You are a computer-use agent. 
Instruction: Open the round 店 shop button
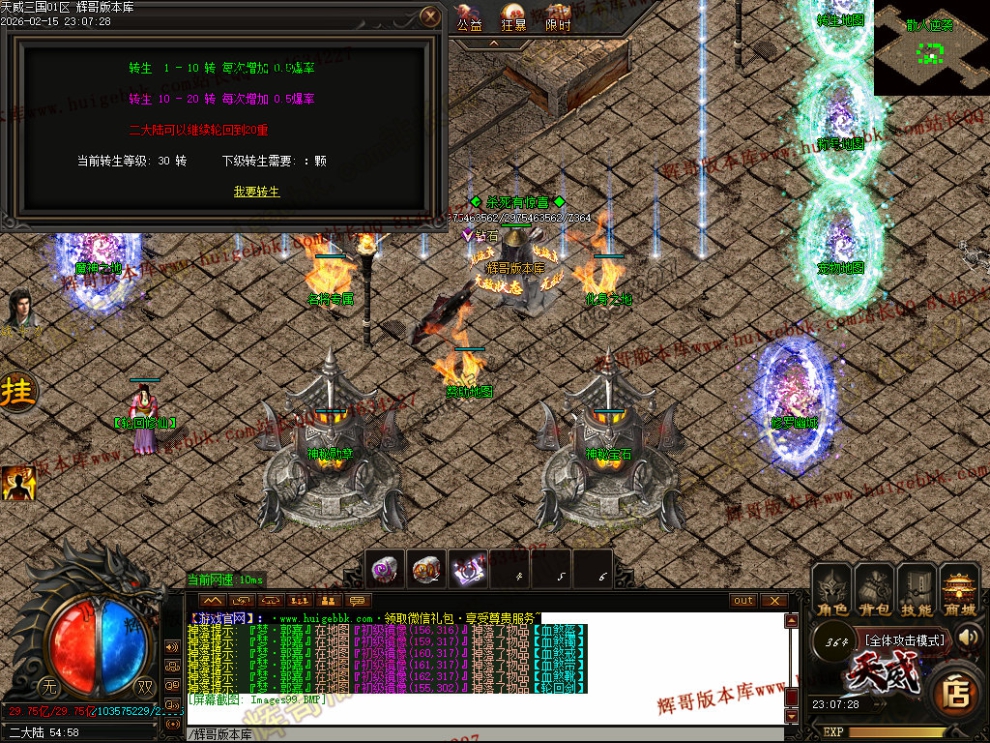pos(957,691)
